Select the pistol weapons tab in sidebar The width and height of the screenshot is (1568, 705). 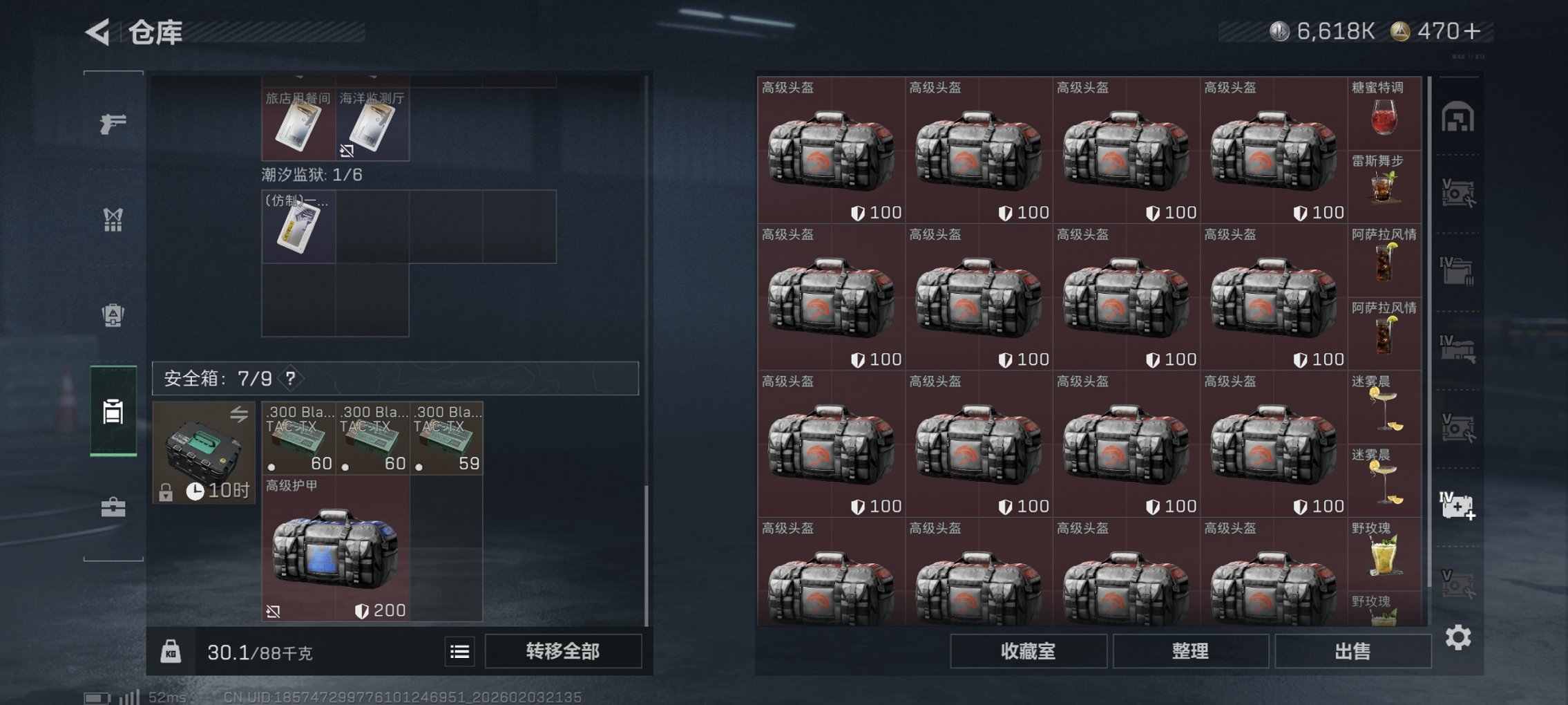(113, 123)
